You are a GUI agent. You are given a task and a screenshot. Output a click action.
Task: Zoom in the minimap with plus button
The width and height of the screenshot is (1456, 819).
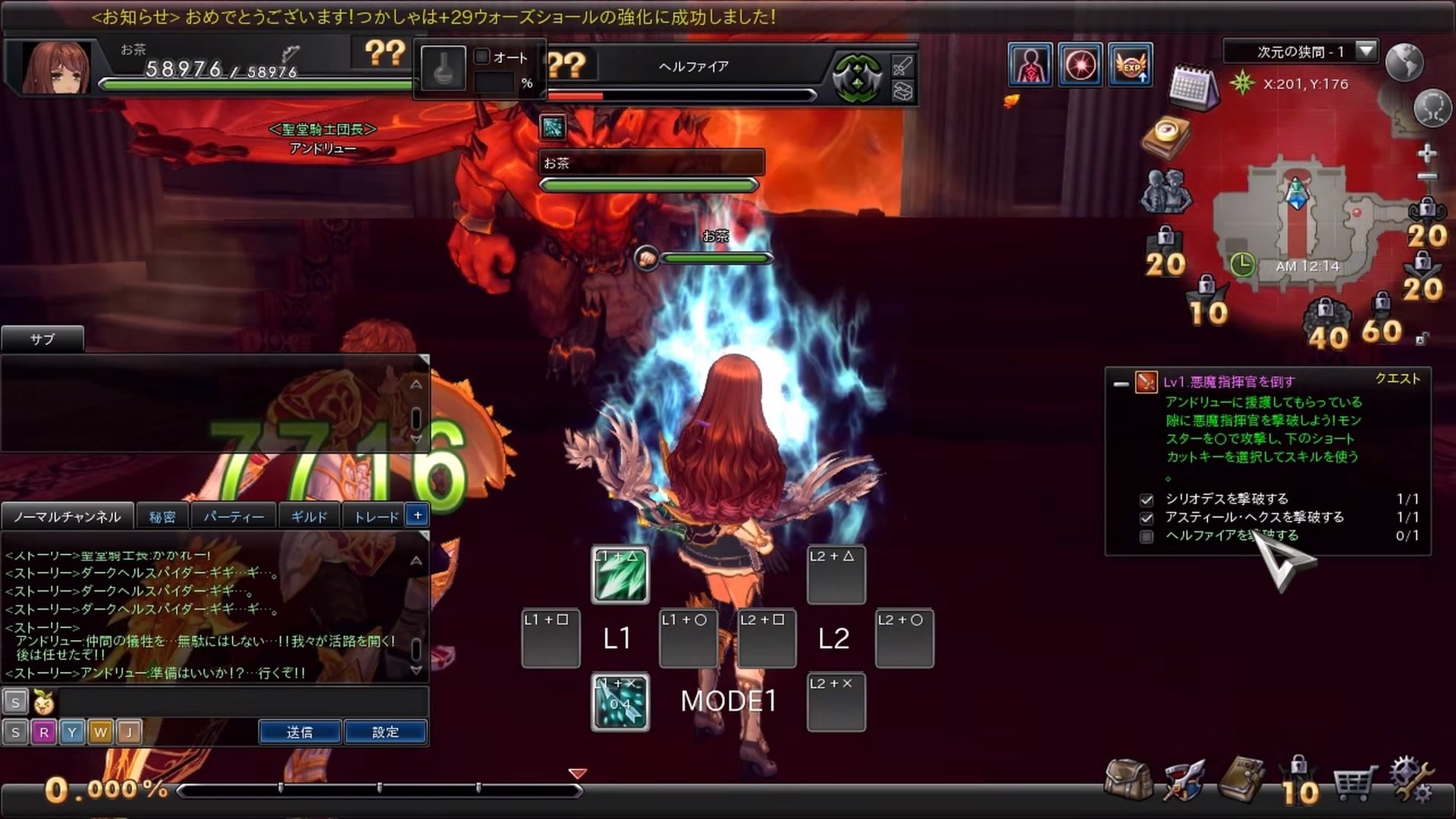click(1426, 154)
